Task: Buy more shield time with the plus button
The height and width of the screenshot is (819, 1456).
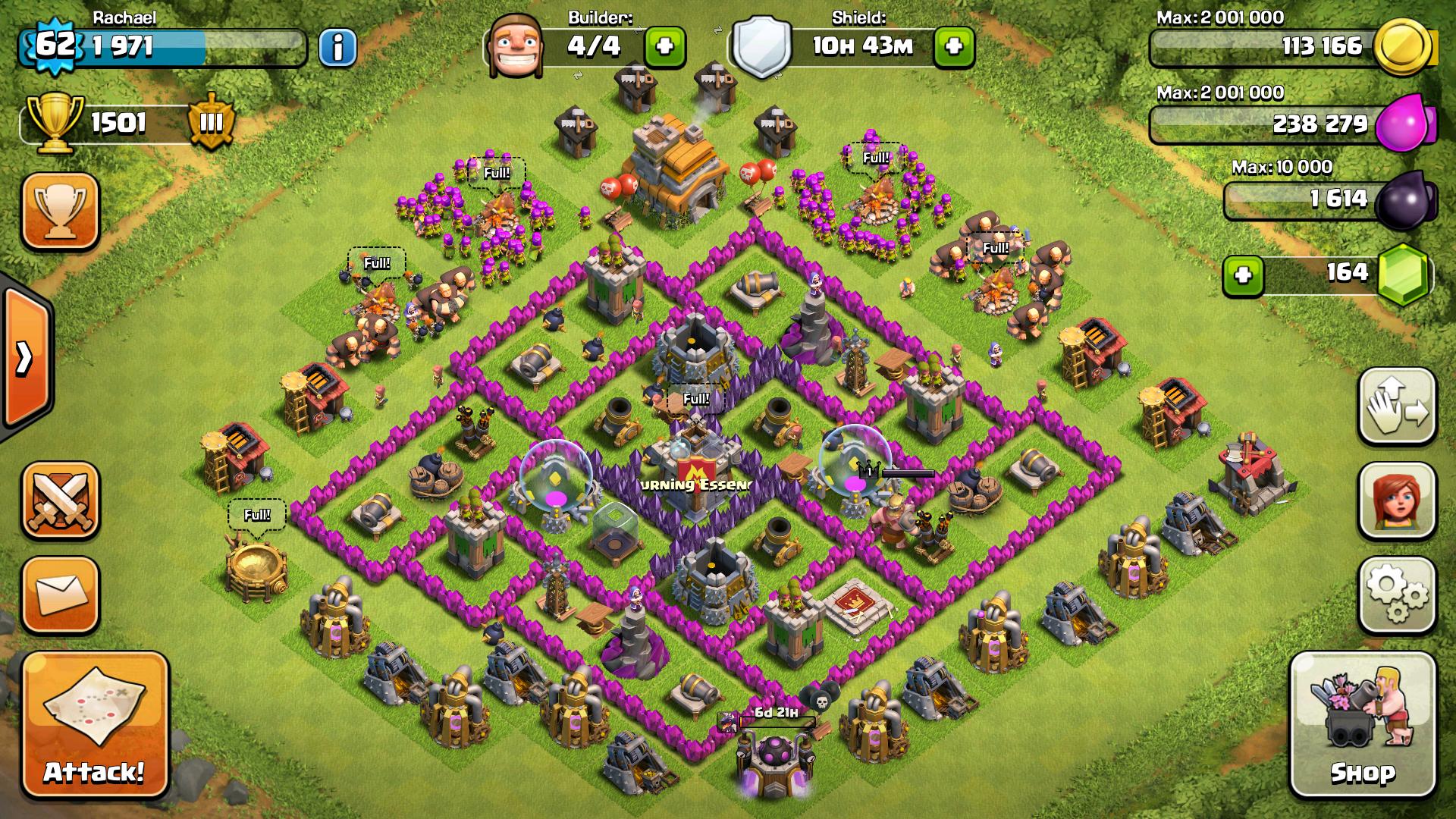Action: pos(954,47)
